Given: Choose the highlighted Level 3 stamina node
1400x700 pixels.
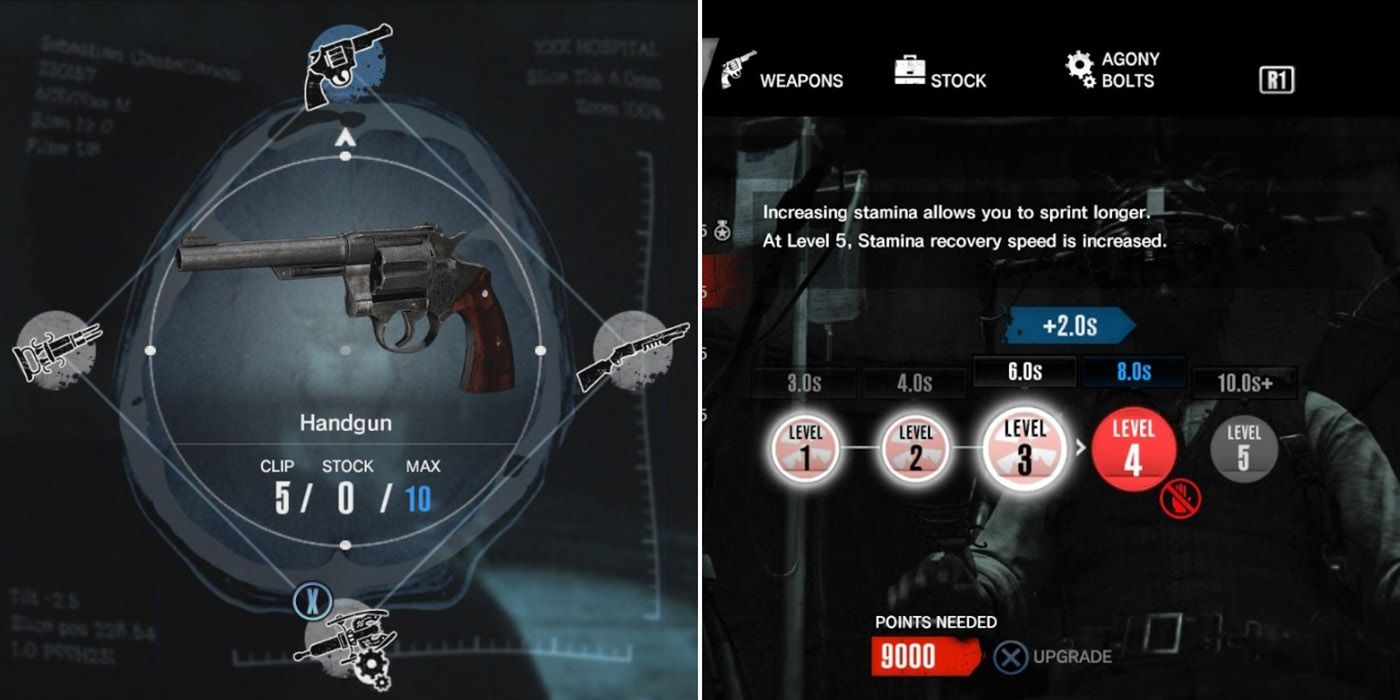Looking at the screenshot, I should 1024,447.
